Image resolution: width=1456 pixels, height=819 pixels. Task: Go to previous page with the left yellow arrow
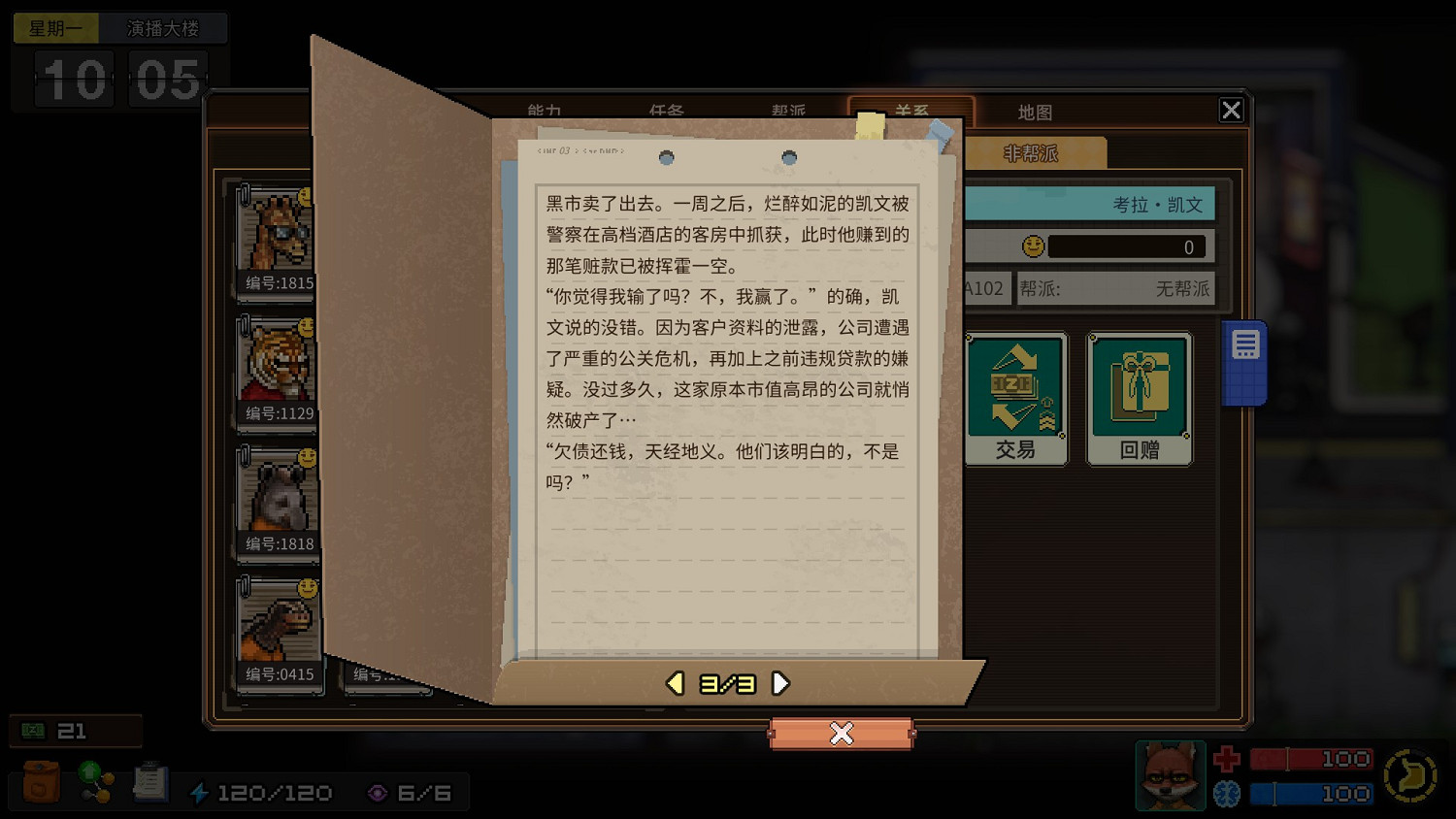click(x=675, y=682)
